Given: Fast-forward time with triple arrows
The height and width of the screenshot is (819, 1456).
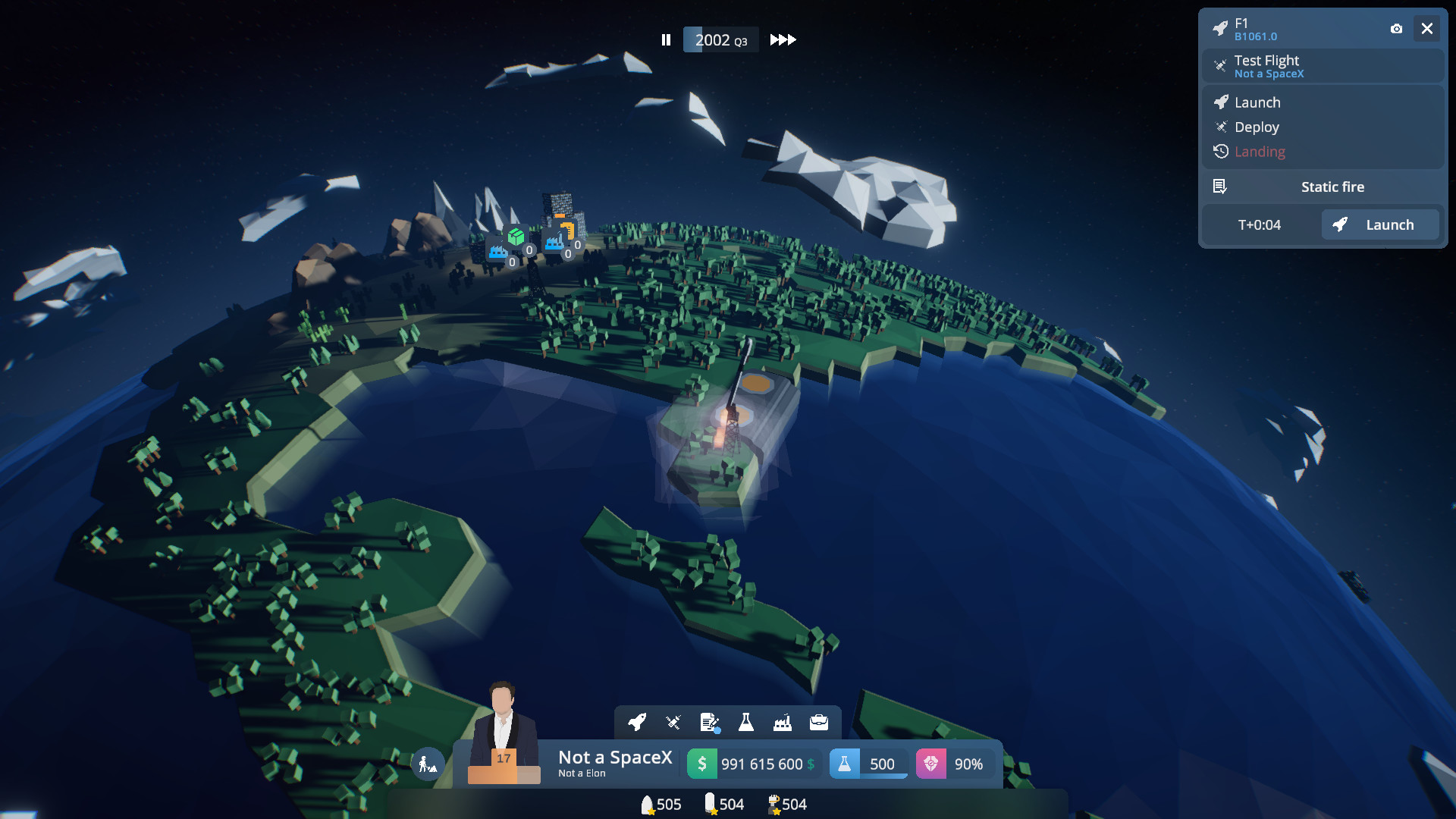Looking at the screenshot, I should pos(783,40).
